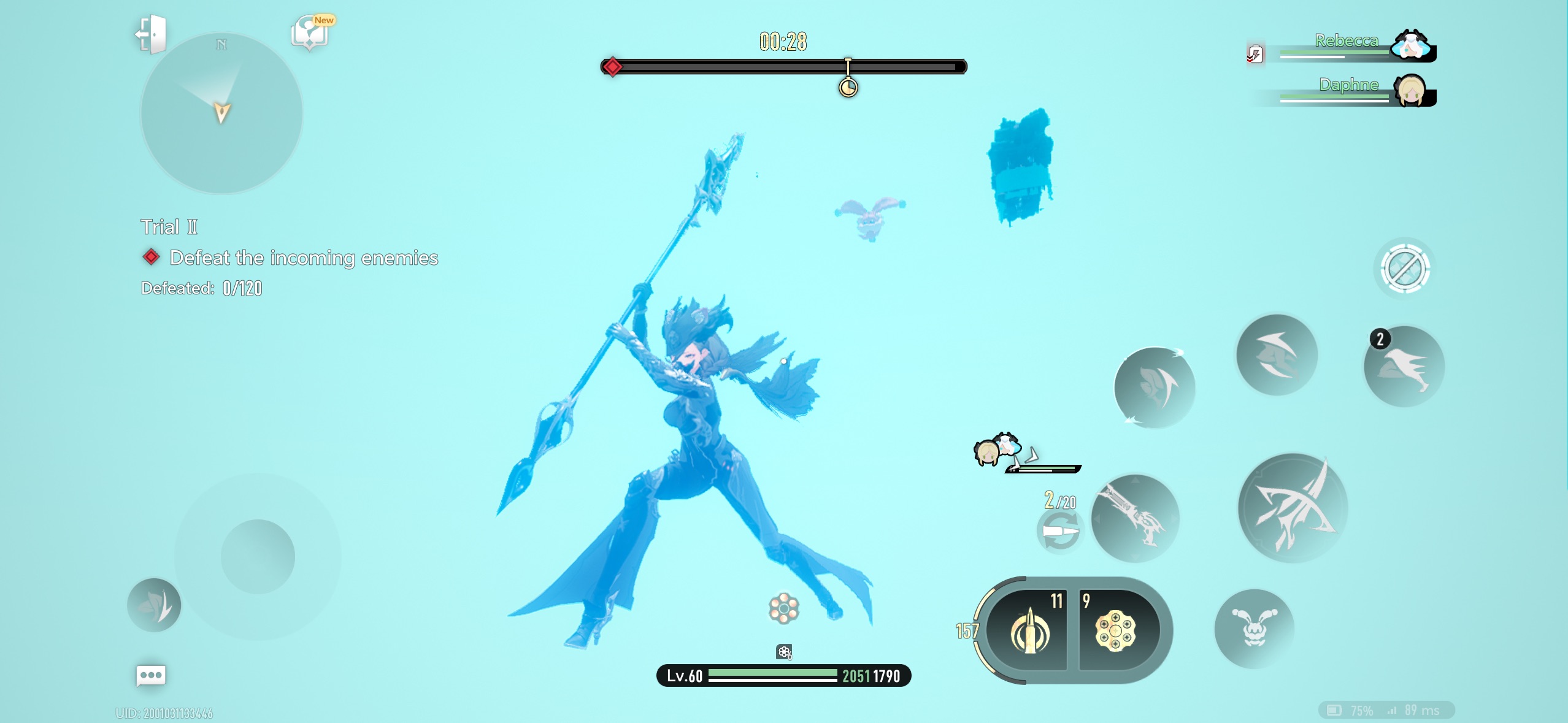Open the help bubble marked New
Screen dimensions: 1568x723
tap(311, 33)
